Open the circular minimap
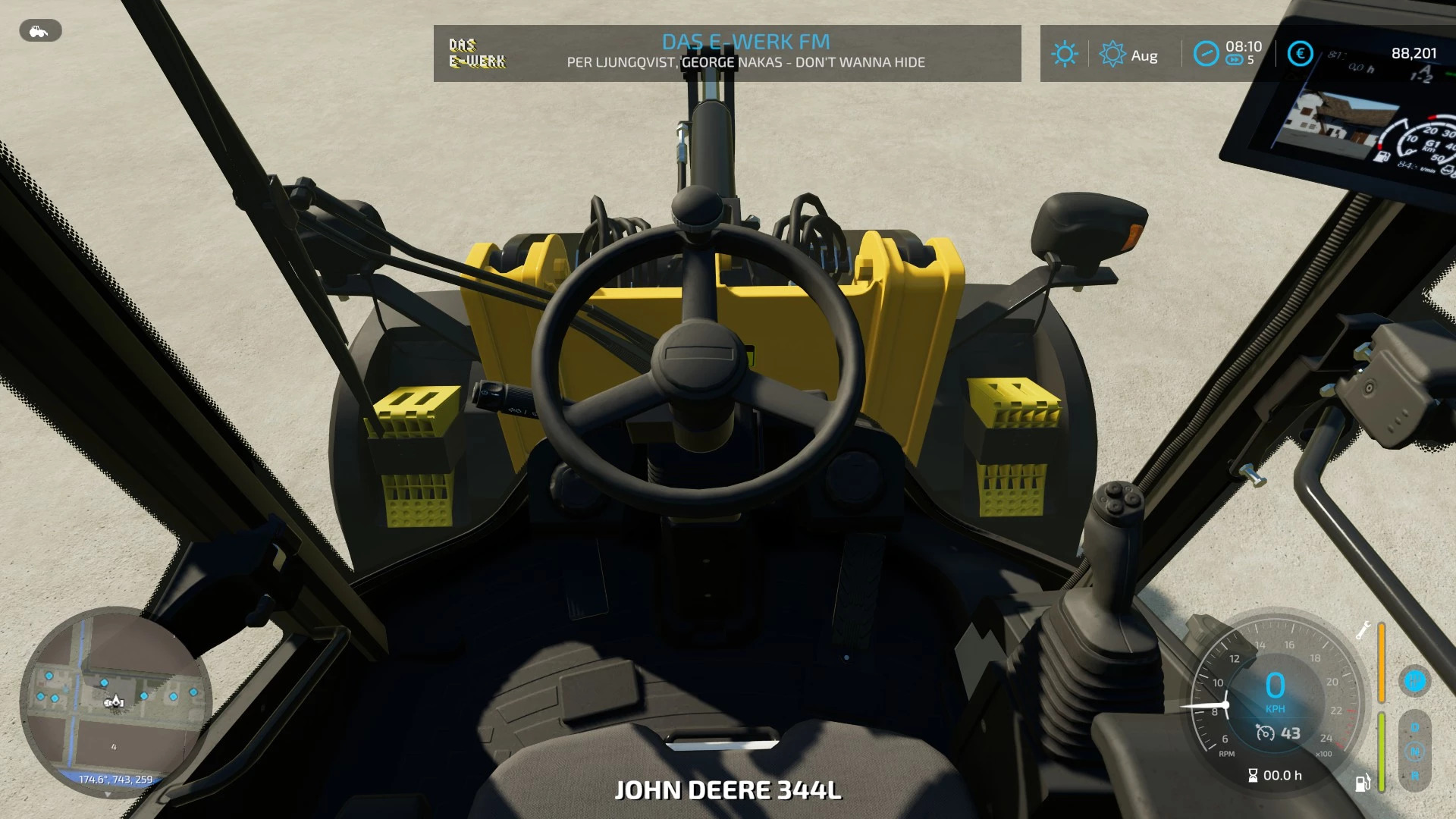 click(x=115, y=701)
